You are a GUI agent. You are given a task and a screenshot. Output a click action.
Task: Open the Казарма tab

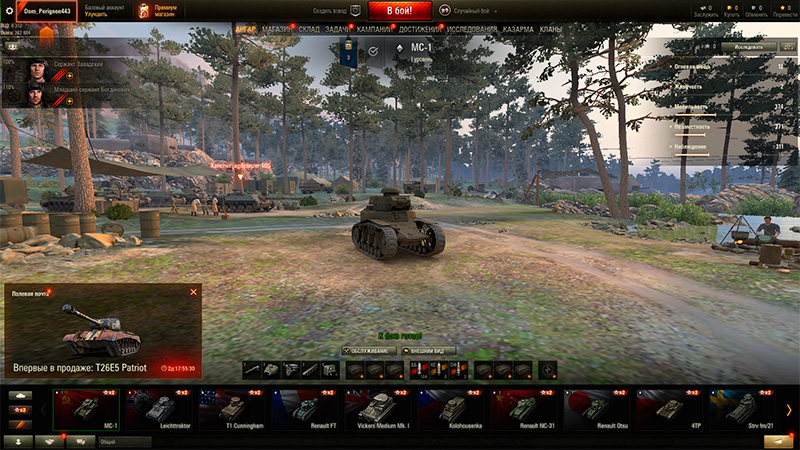point(518,30)
